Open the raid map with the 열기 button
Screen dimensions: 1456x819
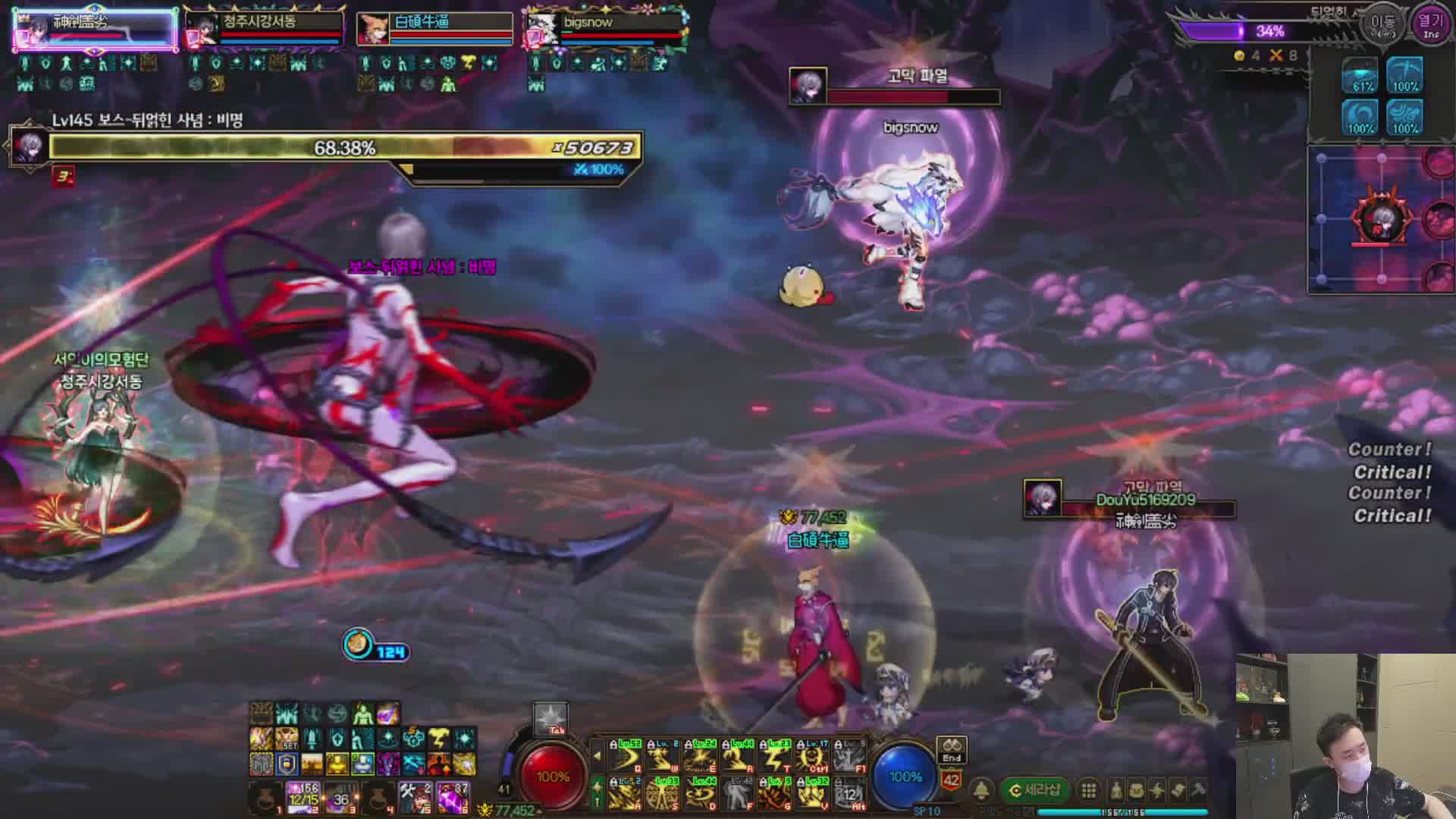click(1430, 23)
